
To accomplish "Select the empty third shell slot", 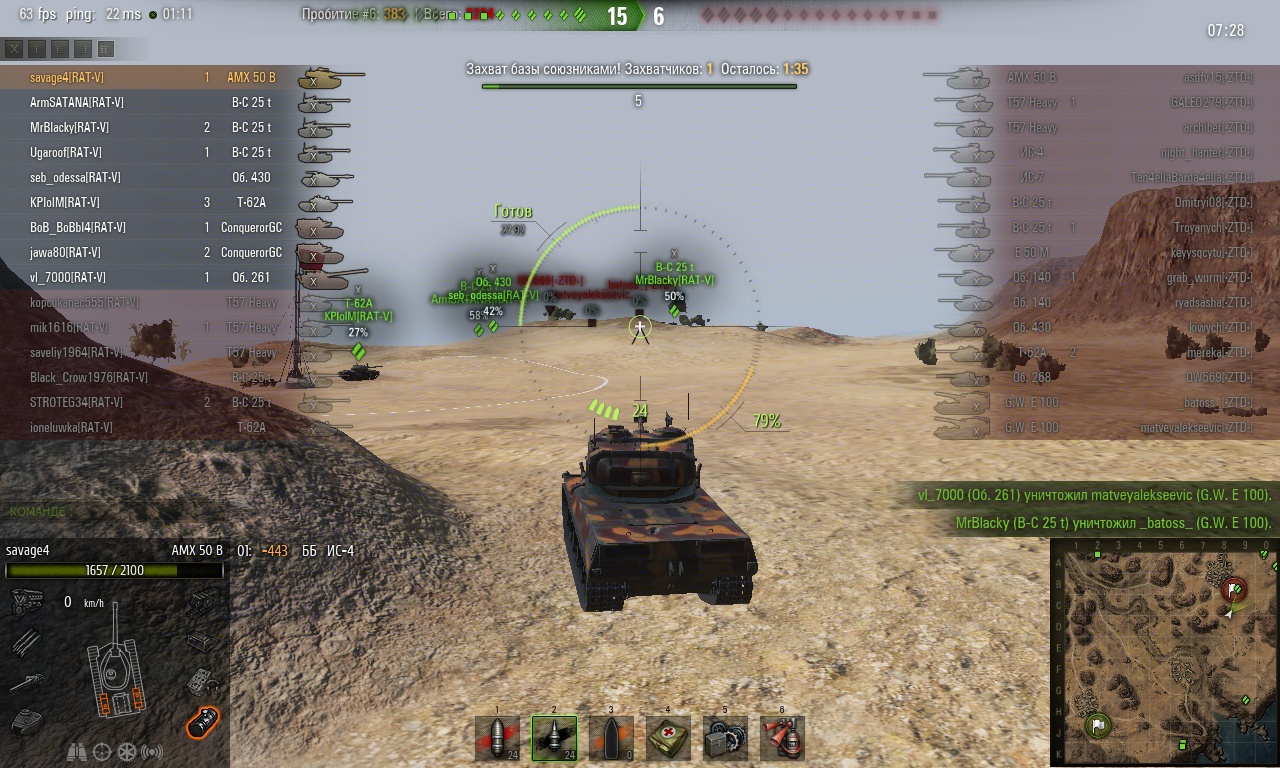I will (x=611, y=738).
